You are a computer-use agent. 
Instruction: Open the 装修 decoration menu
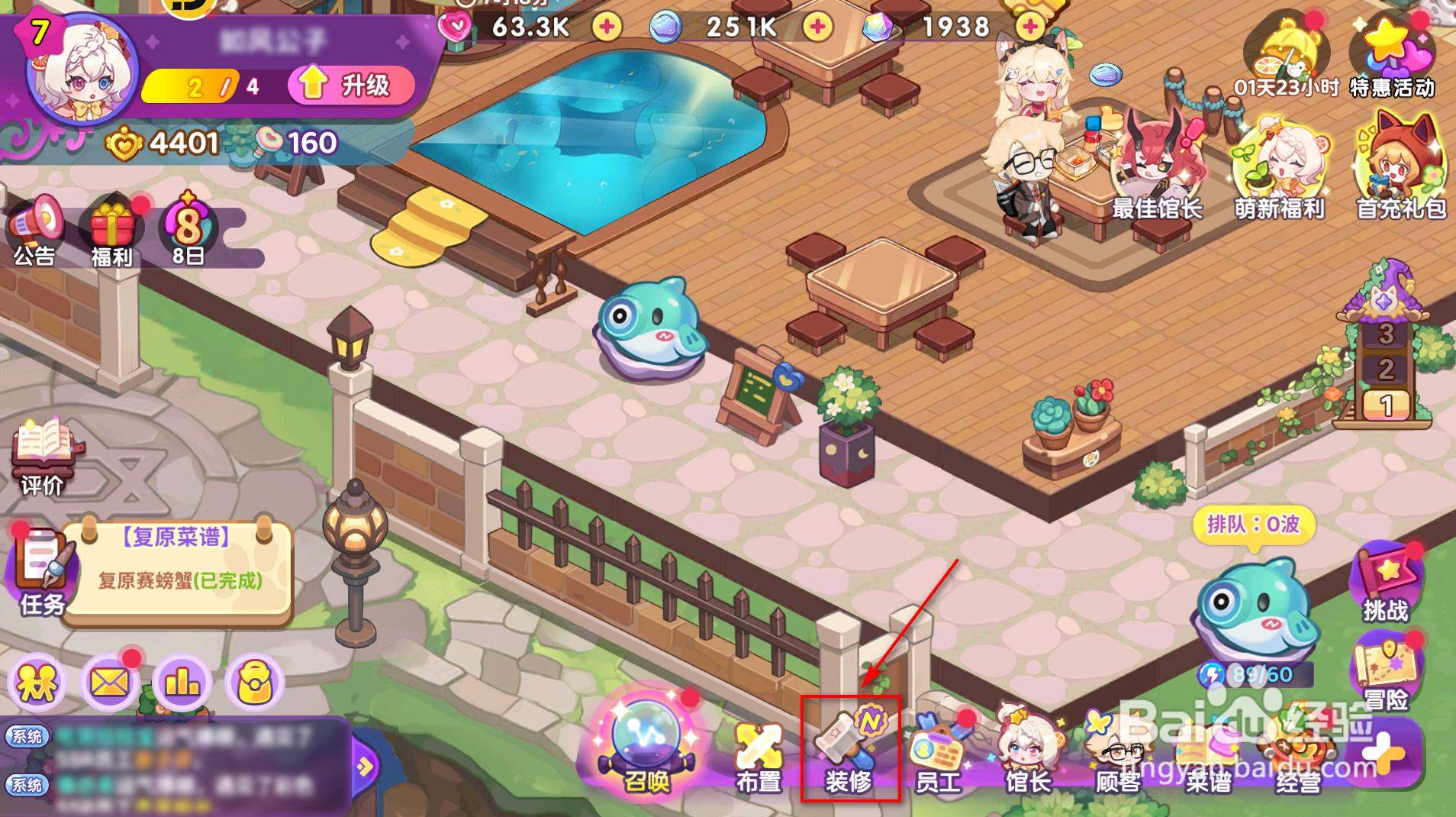tap(852, 752)
